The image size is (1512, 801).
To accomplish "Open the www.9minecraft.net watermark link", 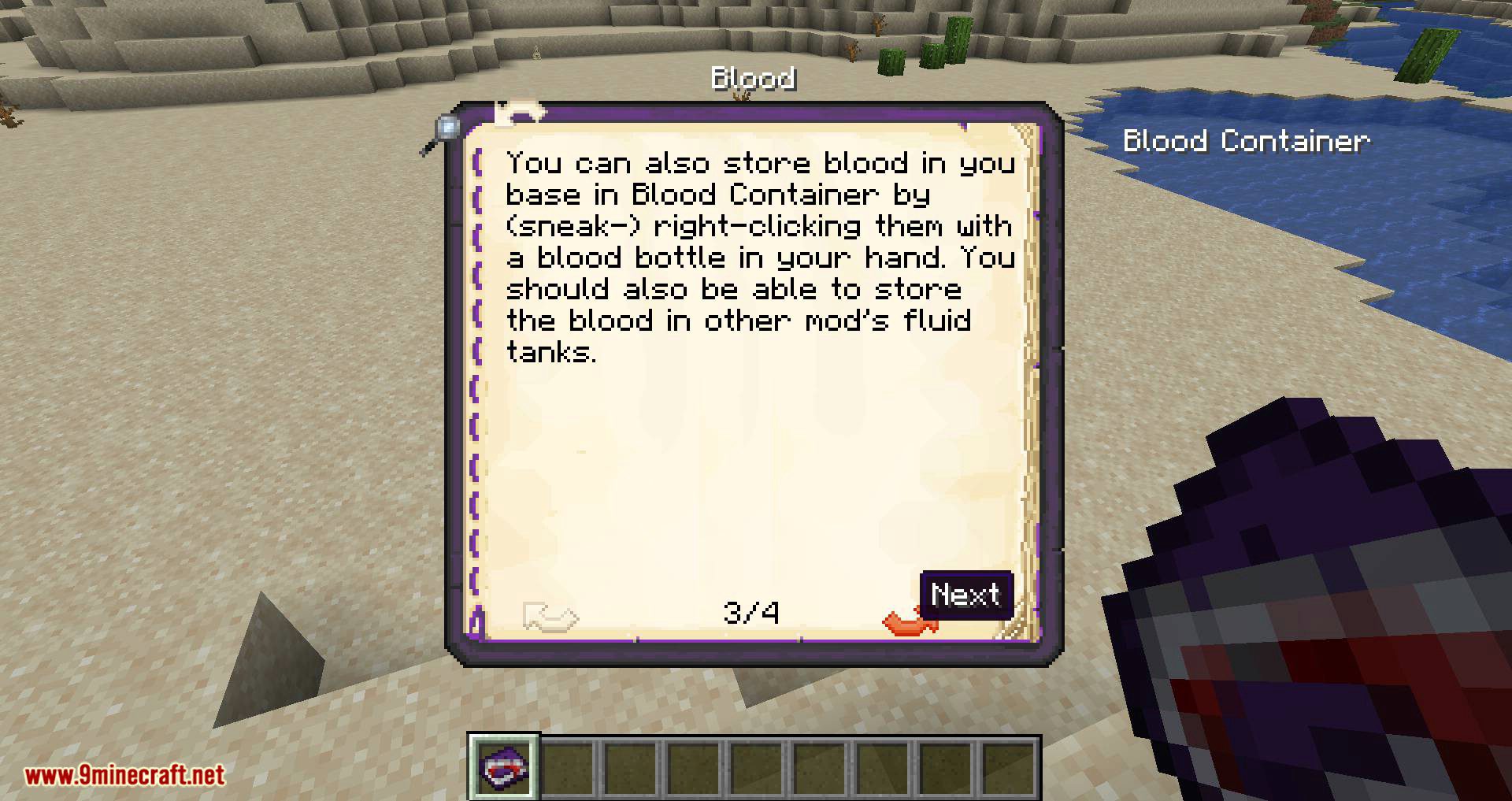I will point(124,775).
